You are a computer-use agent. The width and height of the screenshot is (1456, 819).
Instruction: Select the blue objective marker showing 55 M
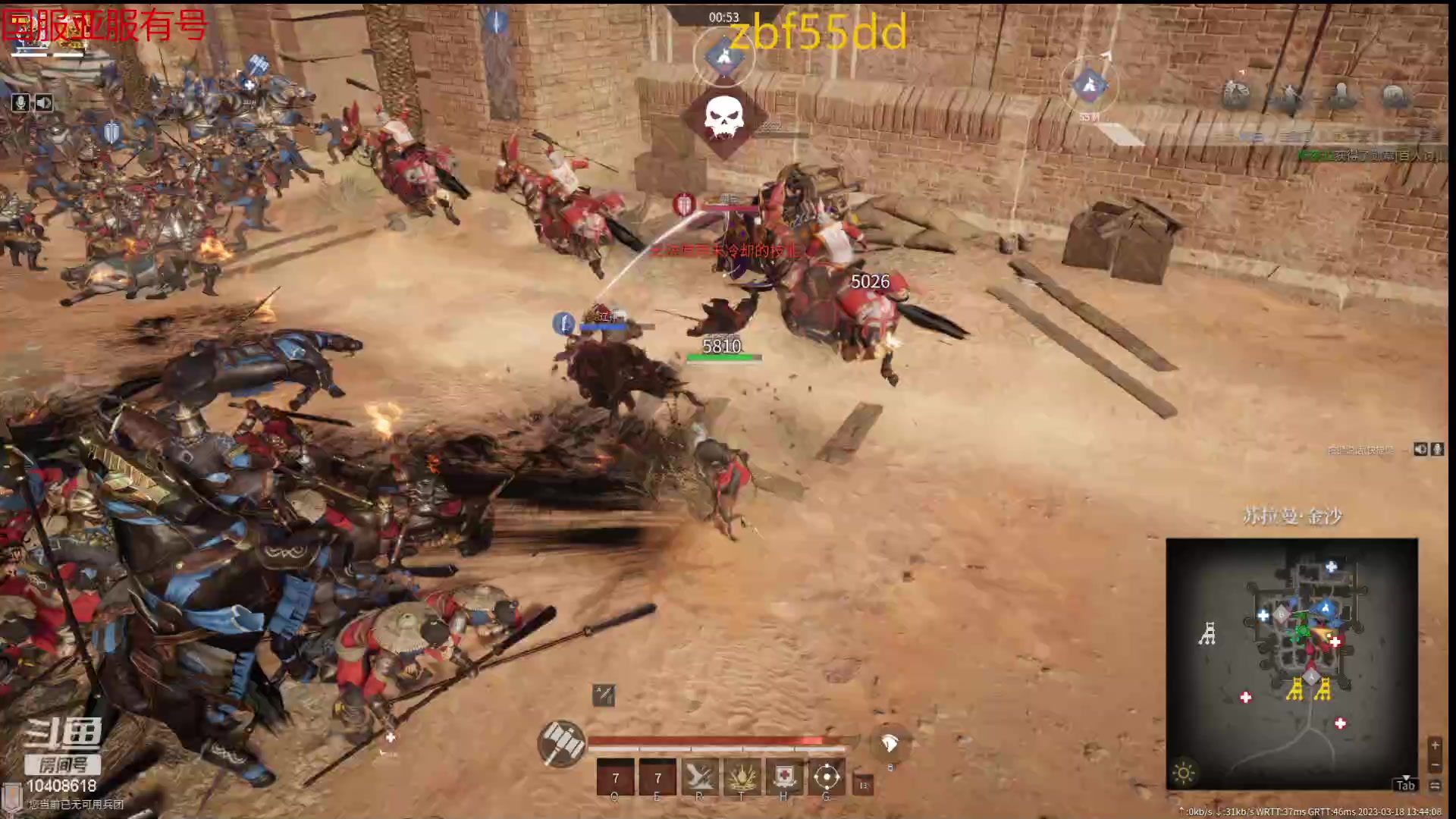click(1090, 85)
